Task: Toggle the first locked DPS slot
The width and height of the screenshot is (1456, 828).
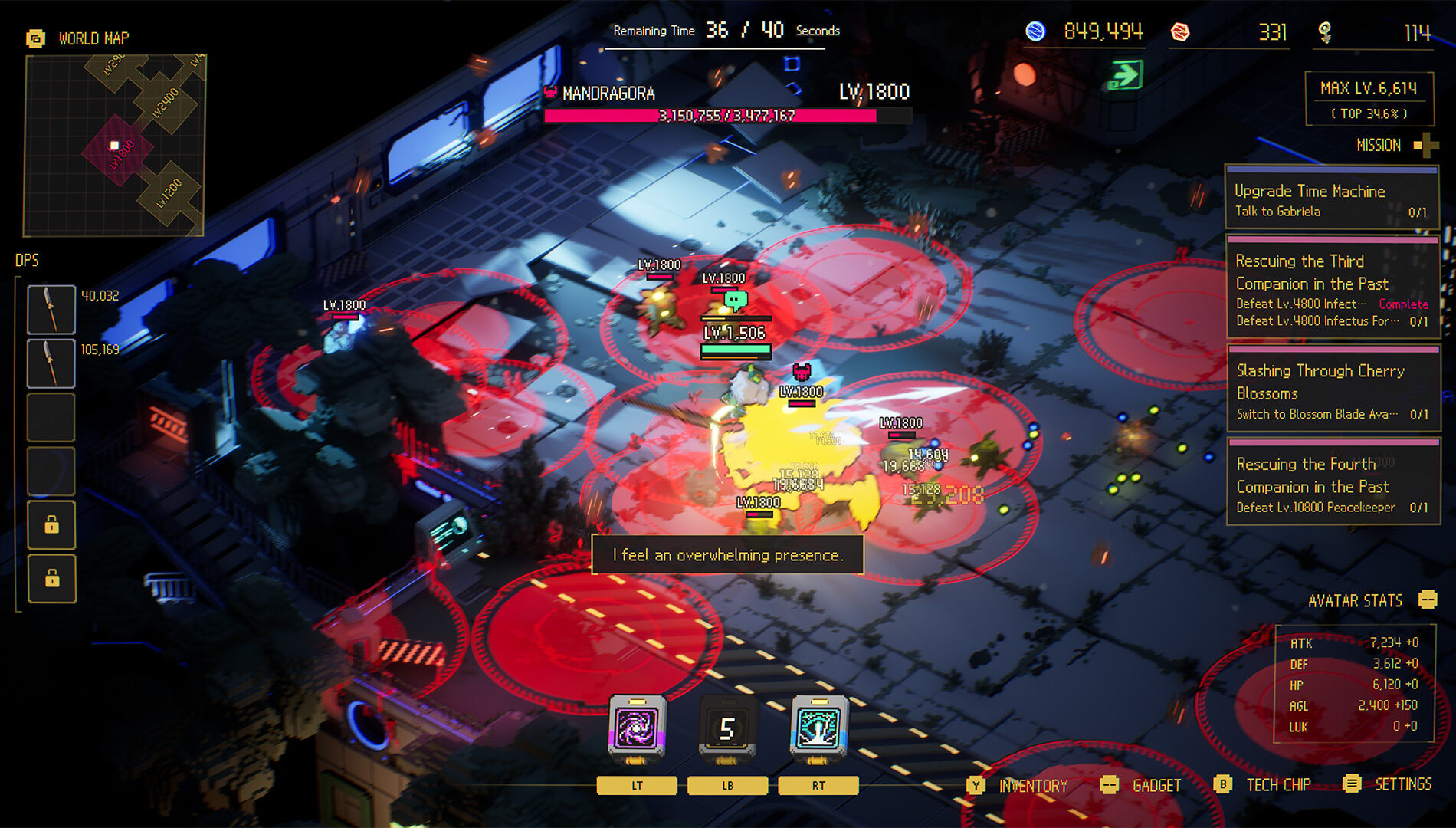Action: pos(51,526)
